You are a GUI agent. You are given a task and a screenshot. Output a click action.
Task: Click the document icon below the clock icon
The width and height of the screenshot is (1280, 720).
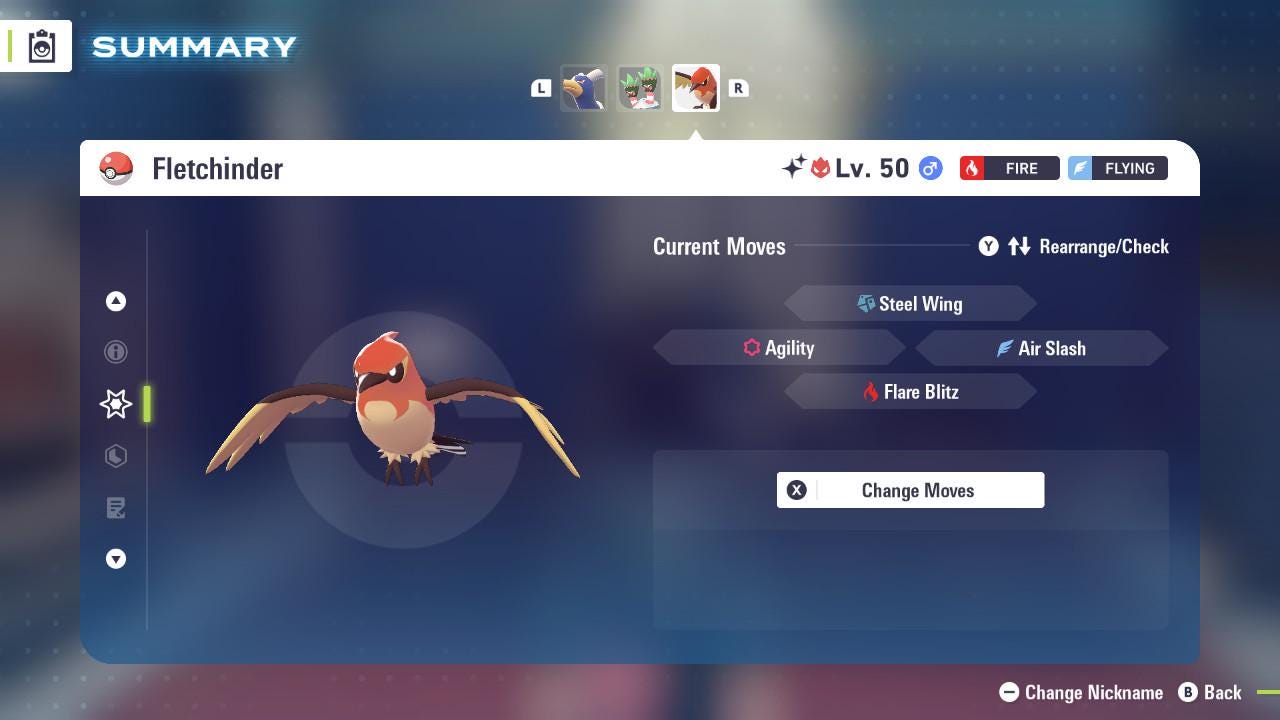pyautogui.click(x=116, y=508)
